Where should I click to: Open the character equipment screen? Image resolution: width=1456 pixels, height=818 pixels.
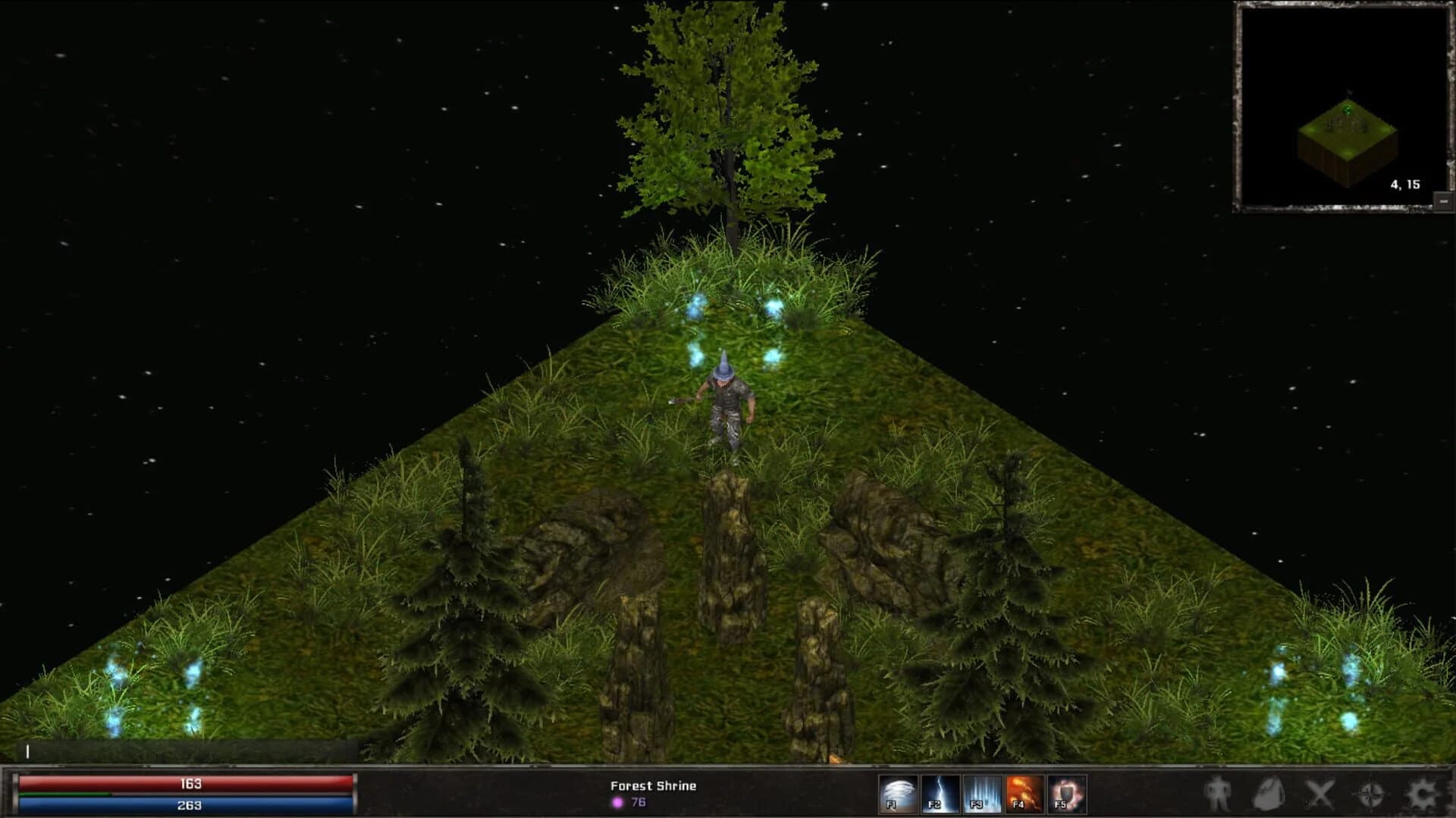[x=1218, y=794]
